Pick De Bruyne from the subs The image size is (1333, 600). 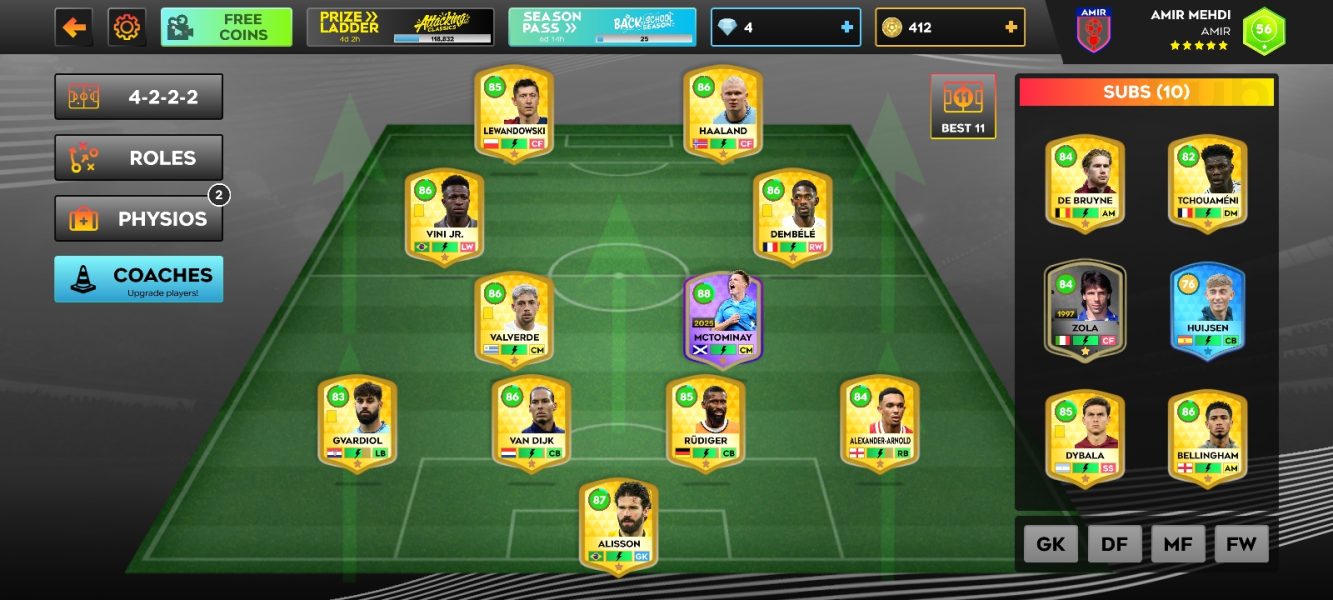[1085, 182]
